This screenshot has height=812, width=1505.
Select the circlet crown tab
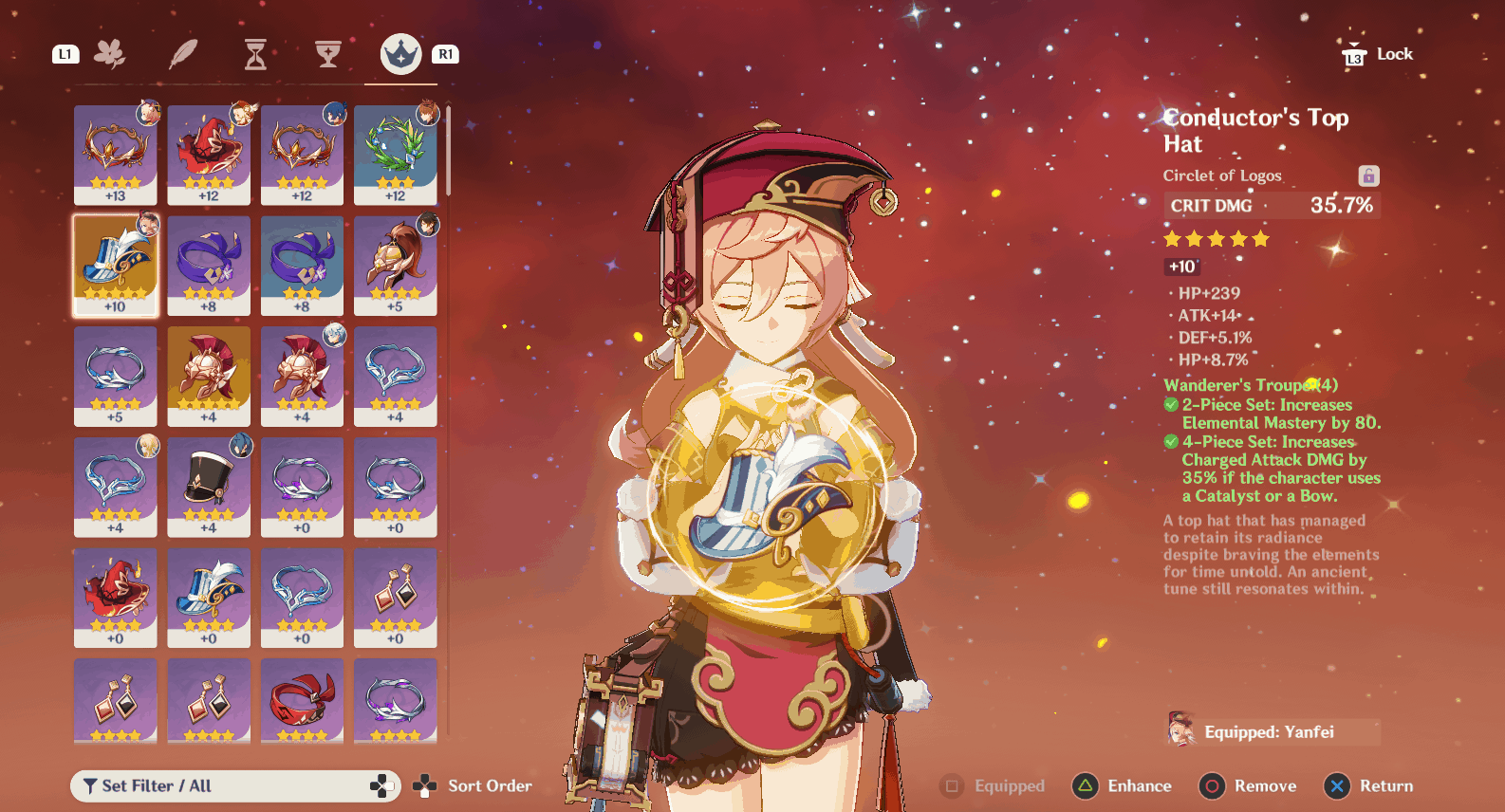pos(400,54)
